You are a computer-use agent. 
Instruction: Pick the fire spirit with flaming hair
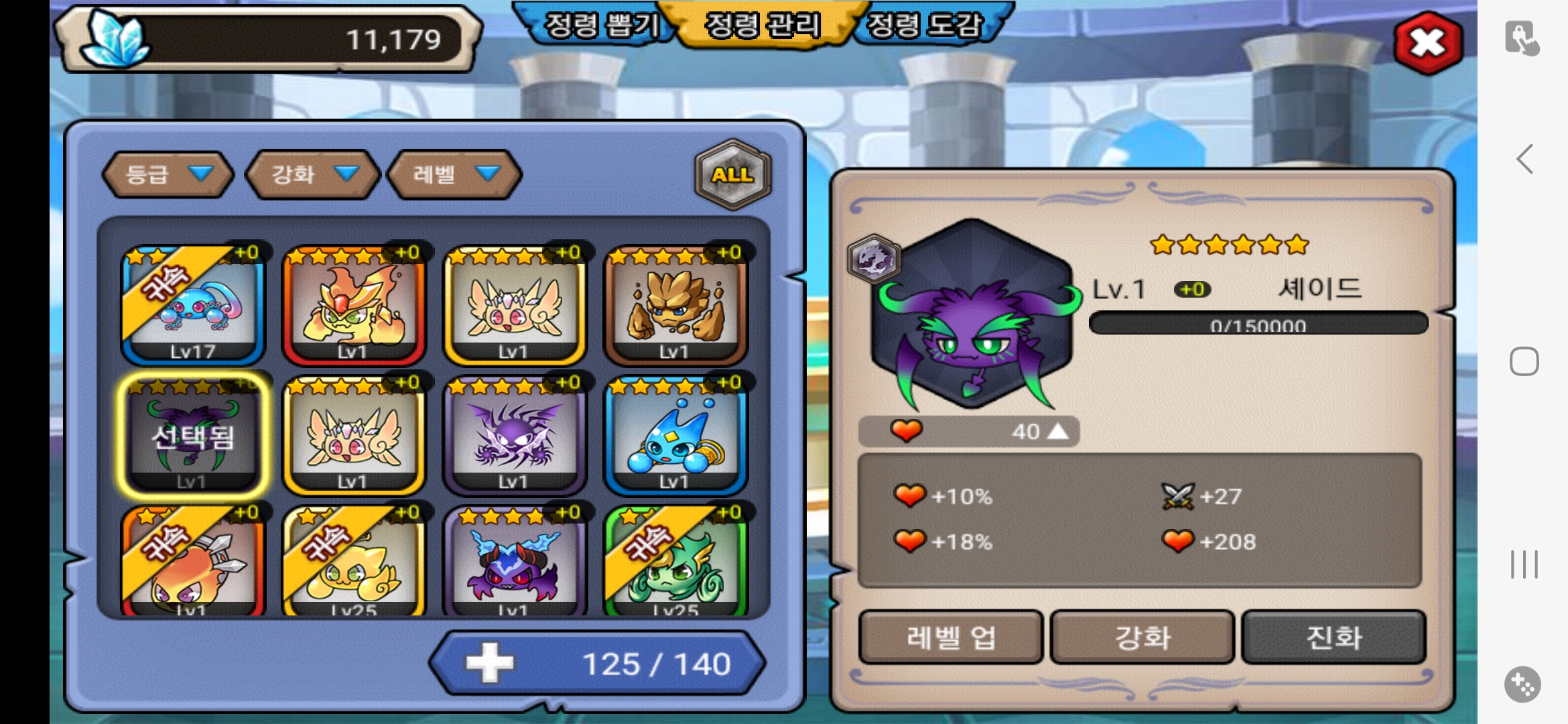(353, 305)
